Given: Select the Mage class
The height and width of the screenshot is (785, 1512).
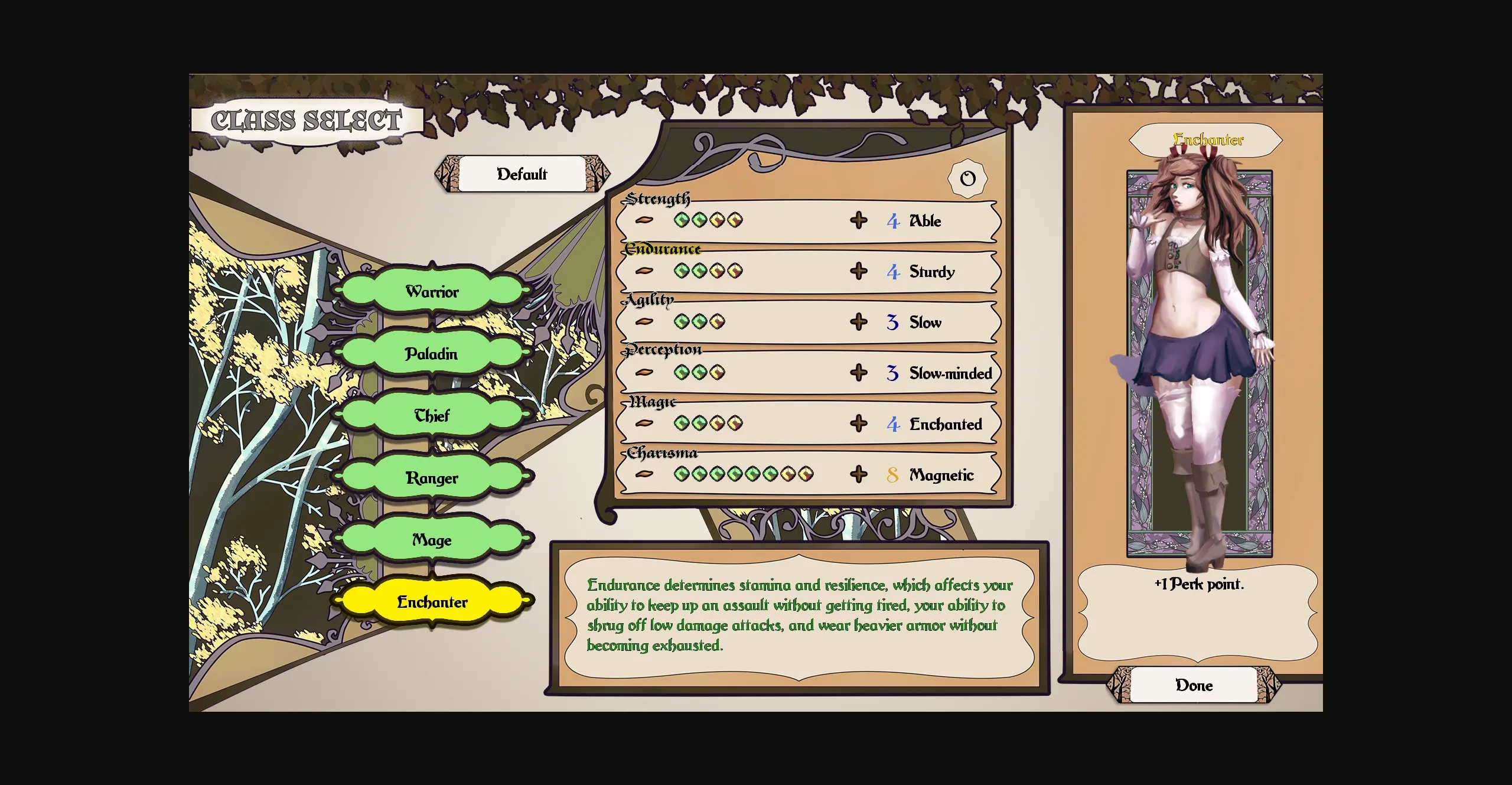Looking at the screenshot, I should tap(432, 539).
